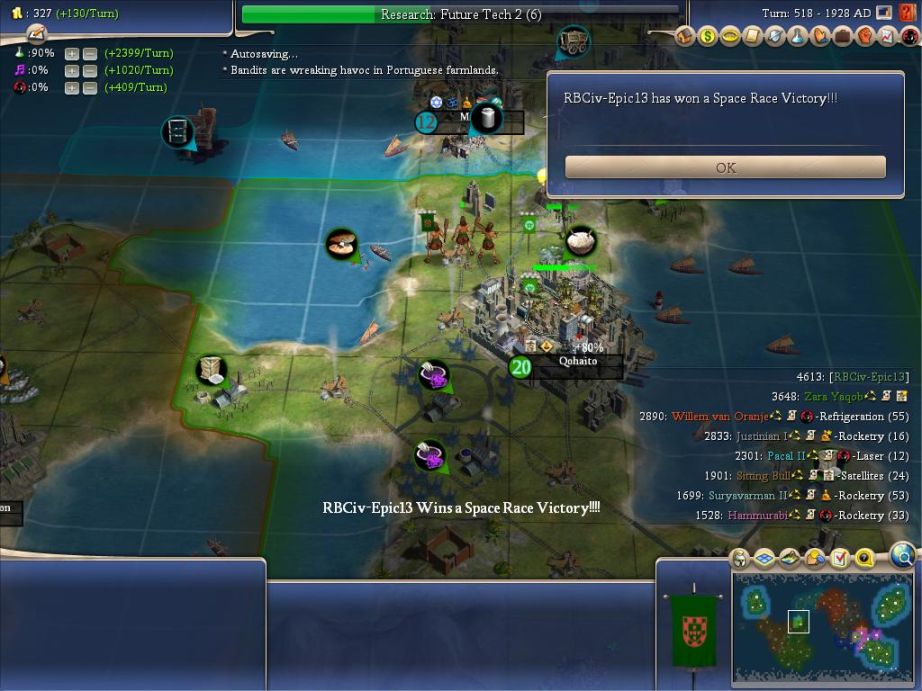922x691 pixels.
Task: Lower the espionage rate with its minus button
Action: point(89,88)
